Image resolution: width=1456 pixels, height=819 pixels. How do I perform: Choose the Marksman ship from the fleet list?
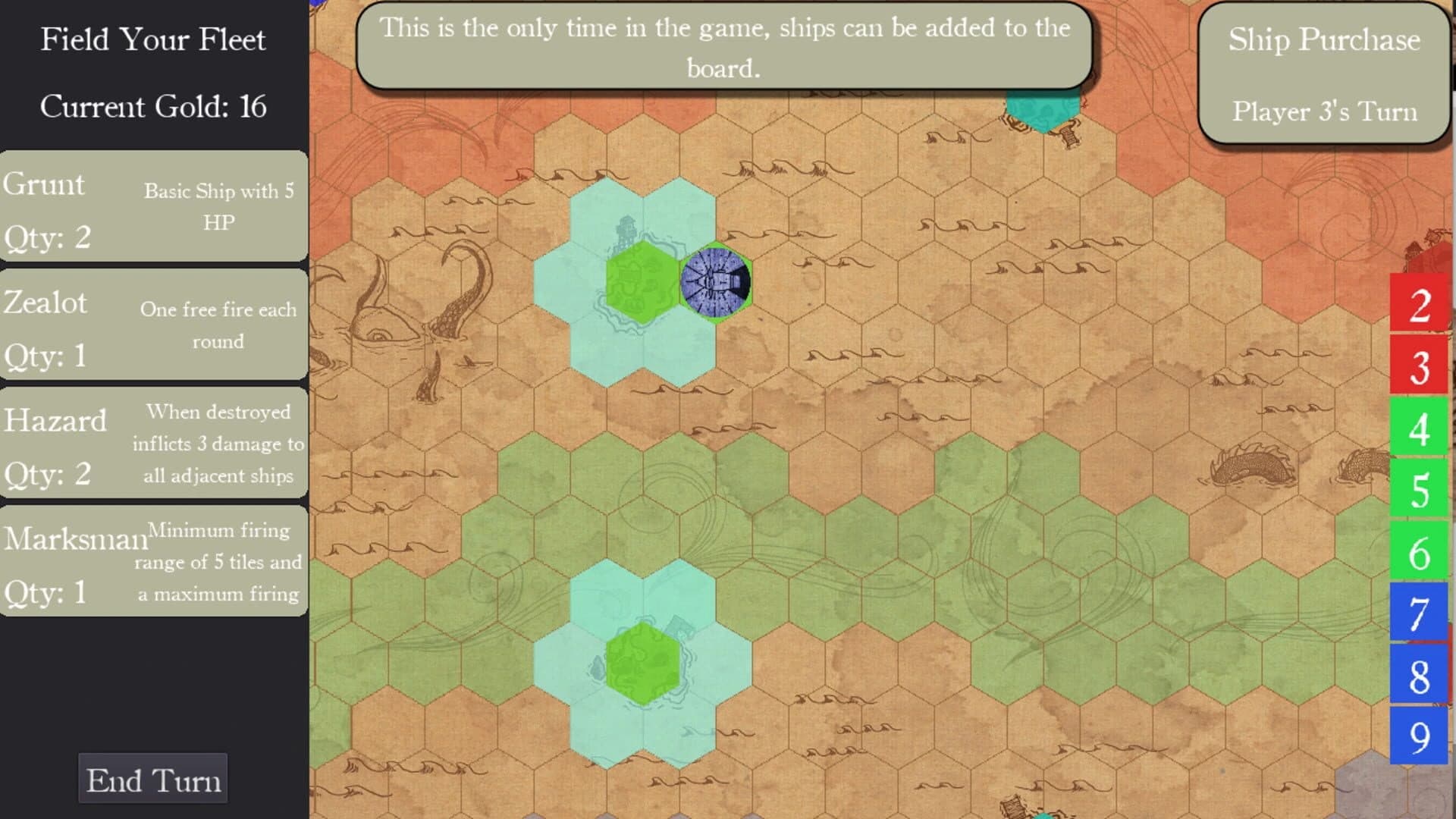(152, 561)
